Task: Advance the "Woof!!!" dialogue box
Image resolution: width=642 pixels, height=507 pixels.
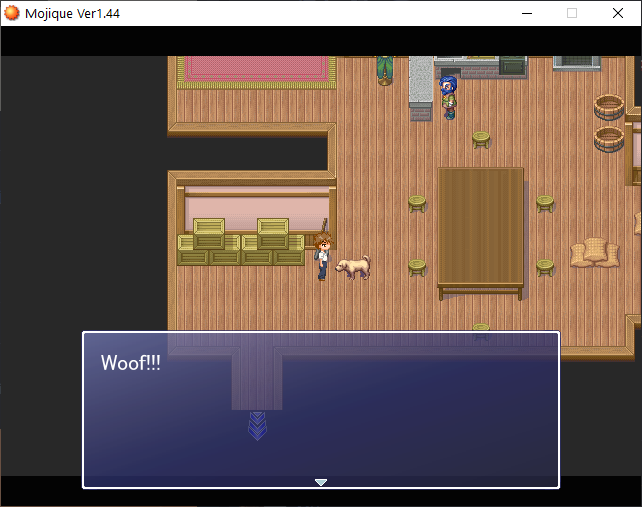Action: tap(320, 410)
